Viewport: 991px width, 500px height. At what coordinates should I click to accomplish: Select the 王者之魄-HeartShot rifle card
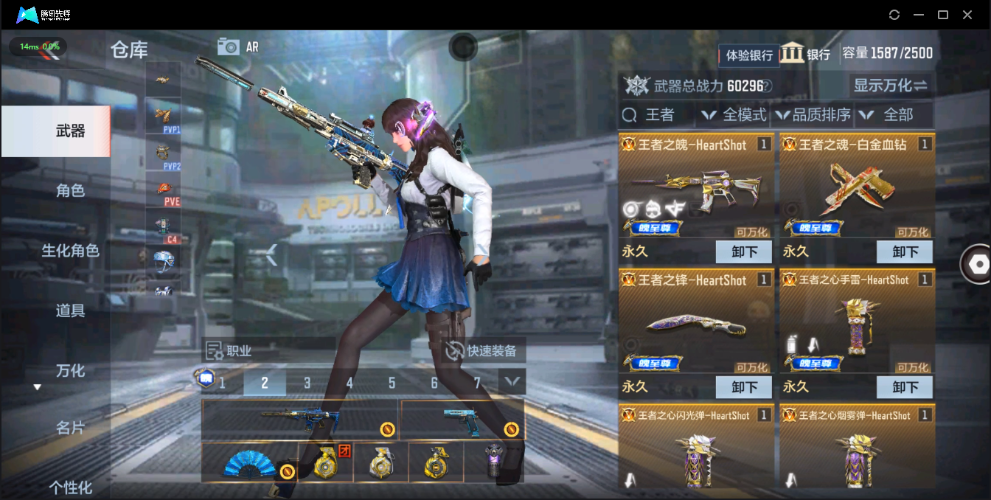tap(695, 190)
